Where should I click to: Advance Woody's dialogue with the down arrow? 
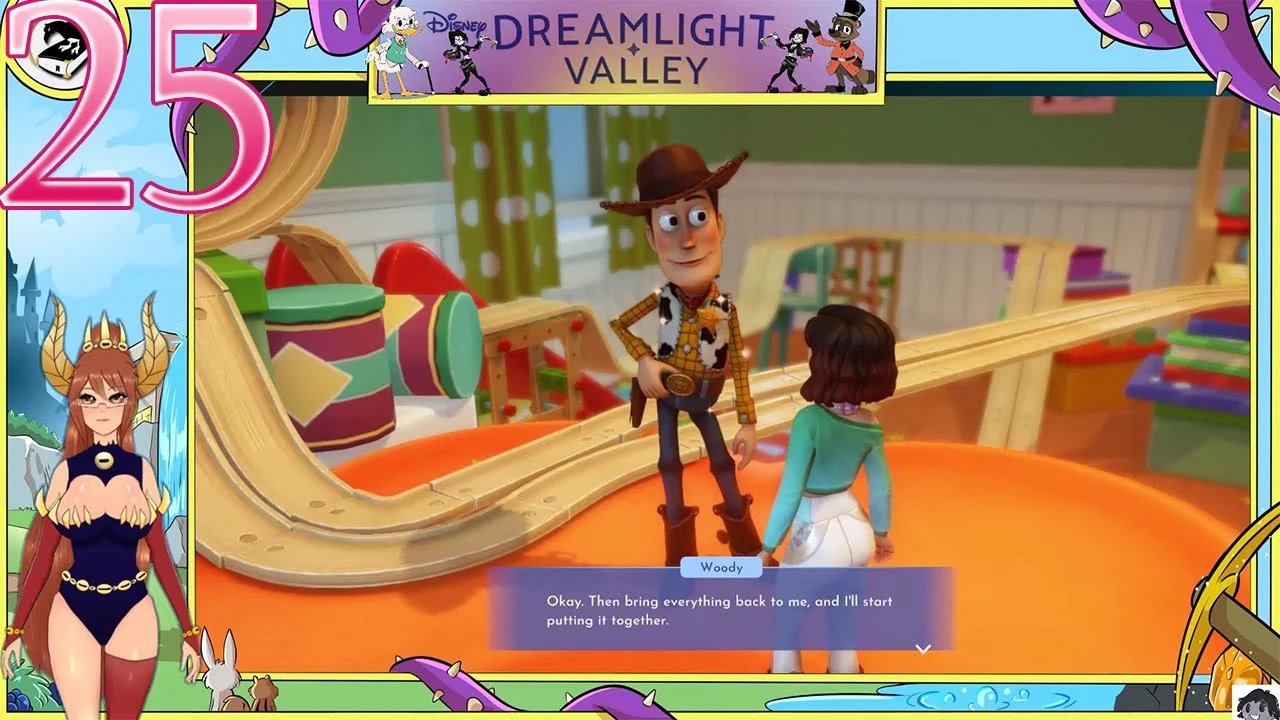[x=923, y=649]
